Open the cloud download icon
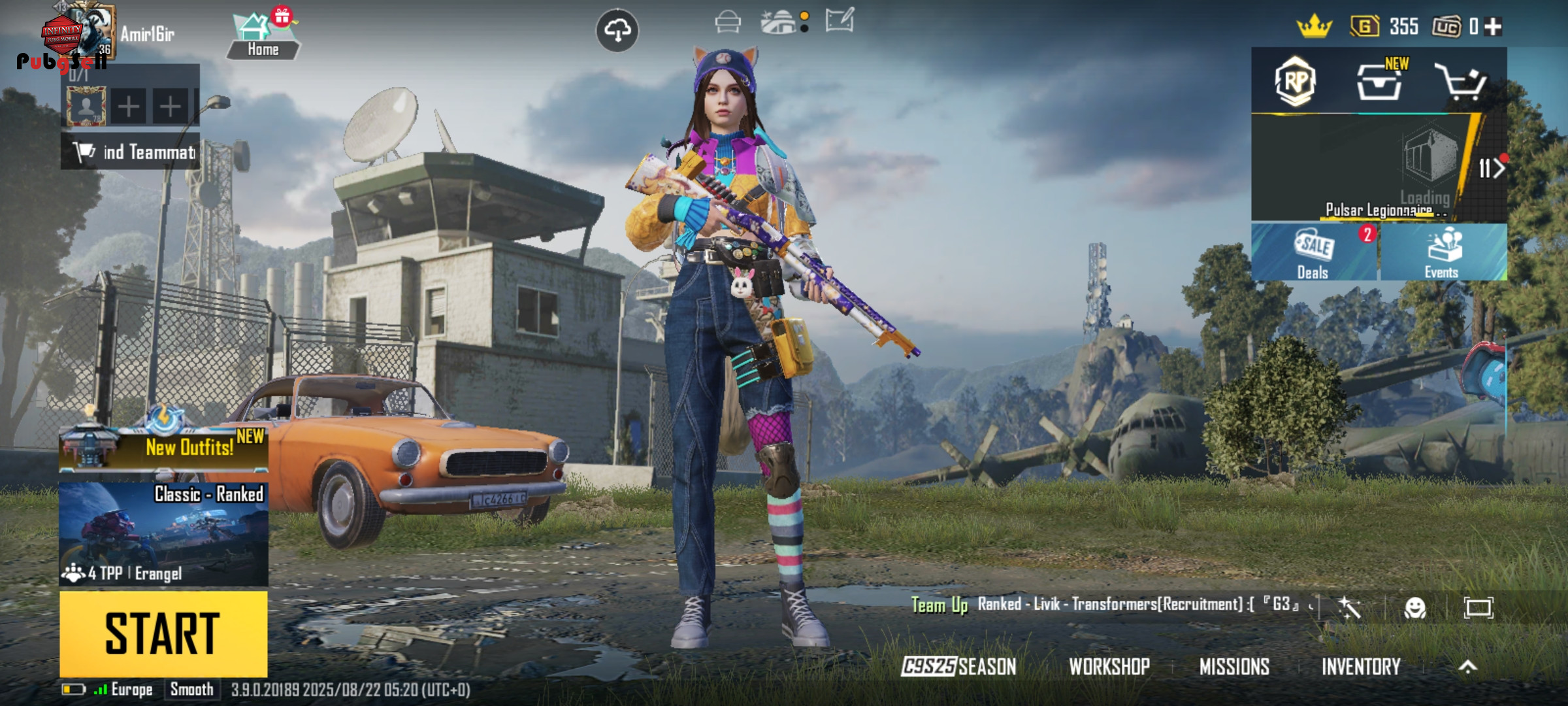 (x=617, y=30)
